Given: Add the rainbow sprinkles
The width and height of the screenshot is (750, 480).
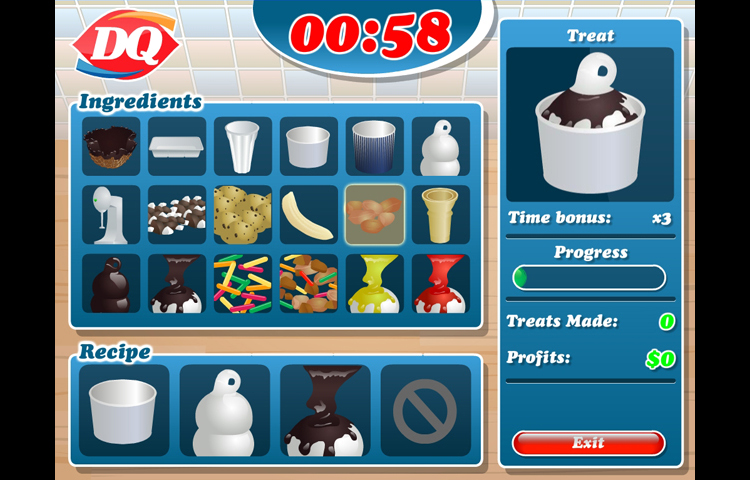Looking at the screenshot, I should pos(243,284).
